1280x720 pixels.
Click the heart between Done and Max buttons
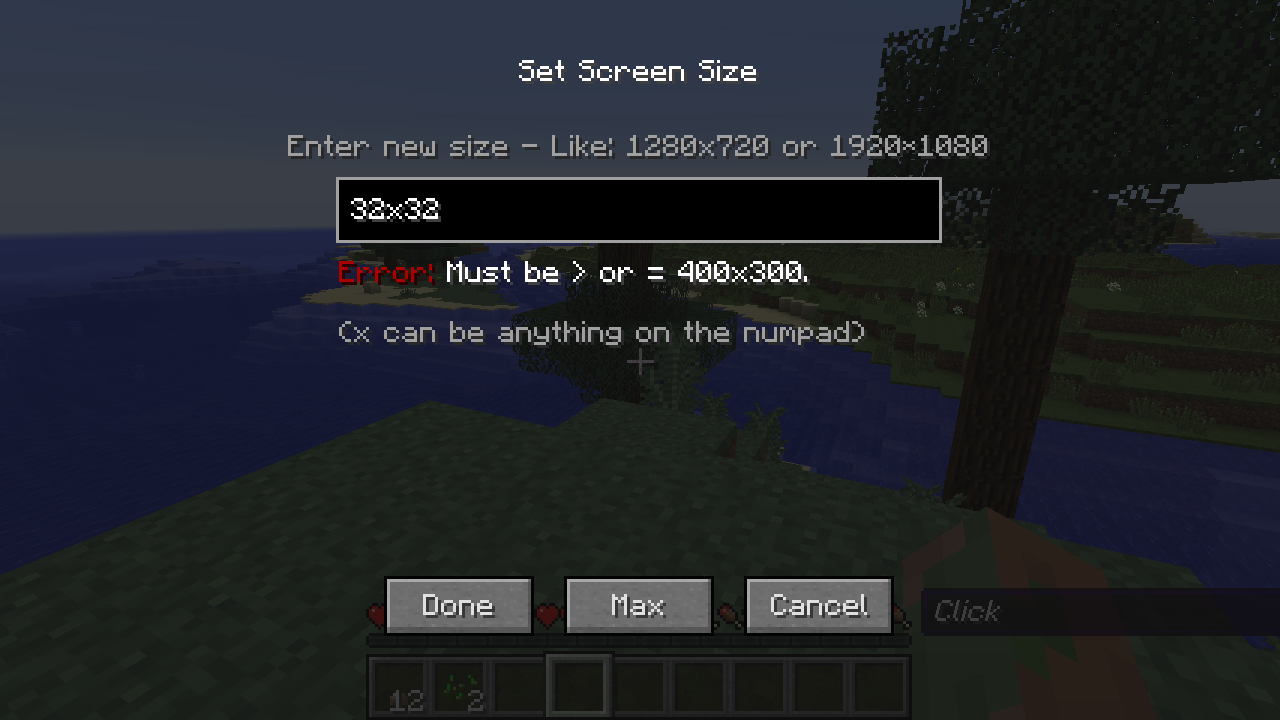(548, 616)
